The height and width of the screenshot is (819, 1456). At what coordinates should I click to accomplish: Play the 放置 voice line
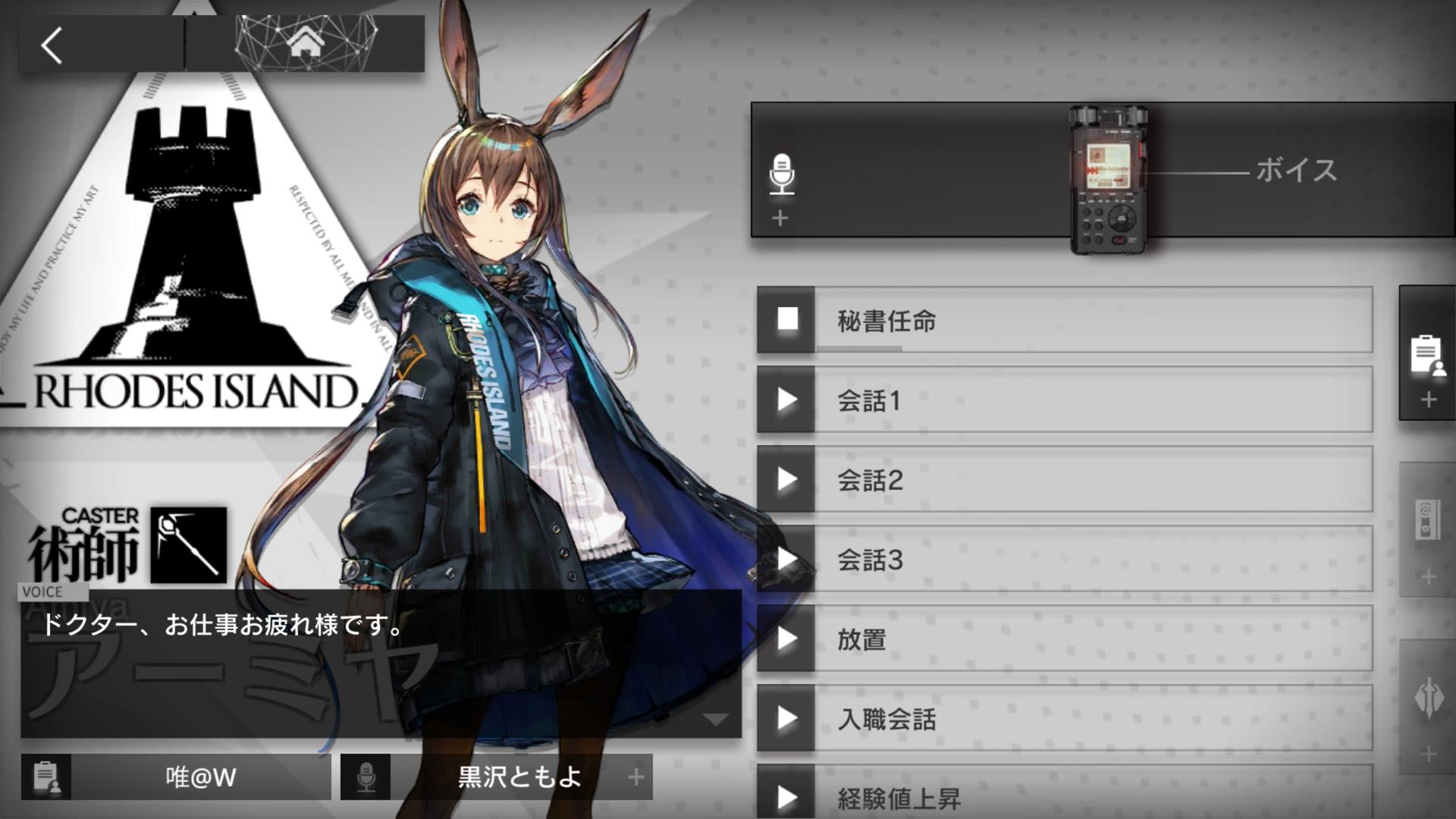coord(786,639)
